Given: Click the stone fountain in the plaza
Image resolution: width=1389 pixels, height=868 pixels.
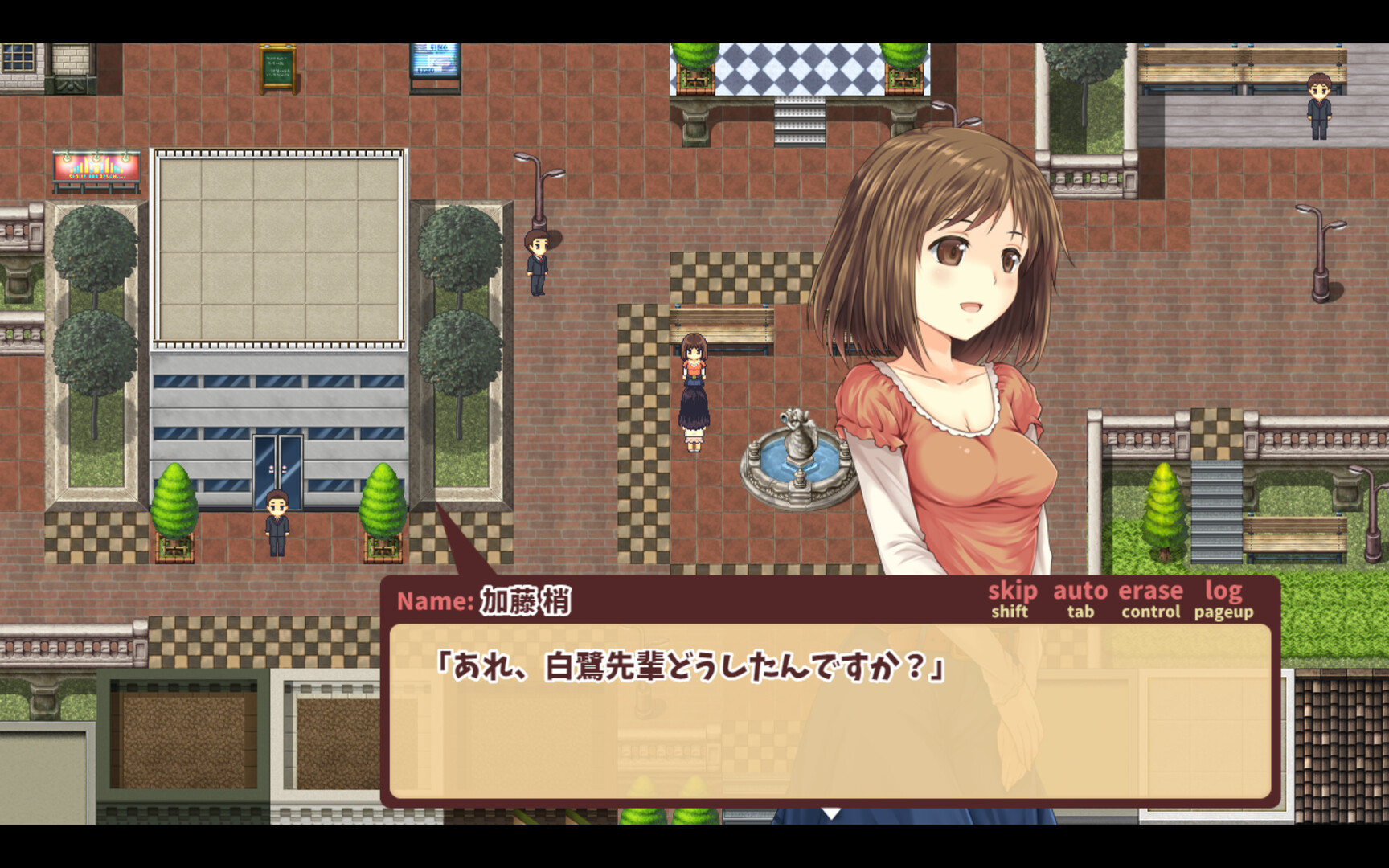Looking at the screenshot, I should tap(800, 458).
